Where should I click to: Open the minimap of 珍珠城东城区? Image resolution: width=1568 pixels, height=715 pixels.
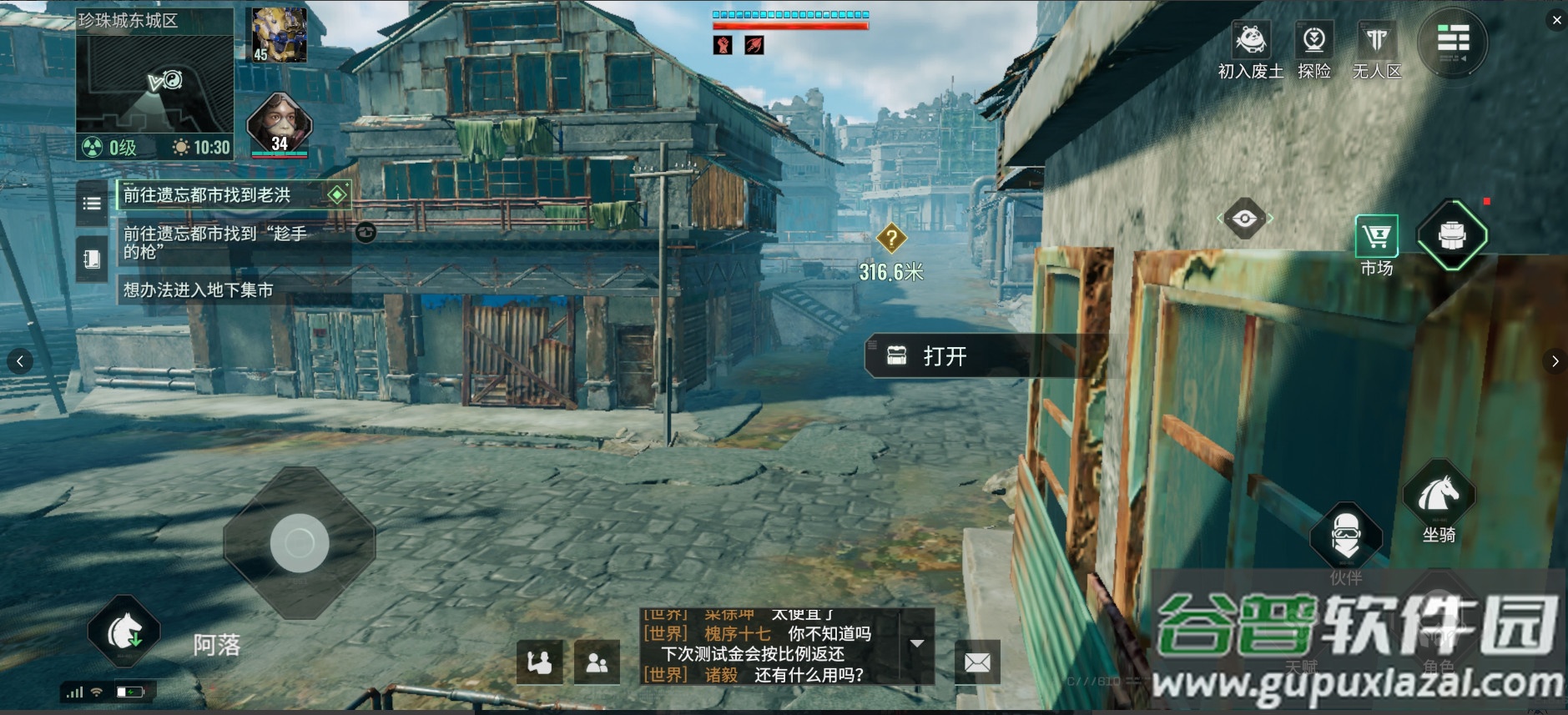click(x=154, y=83)
